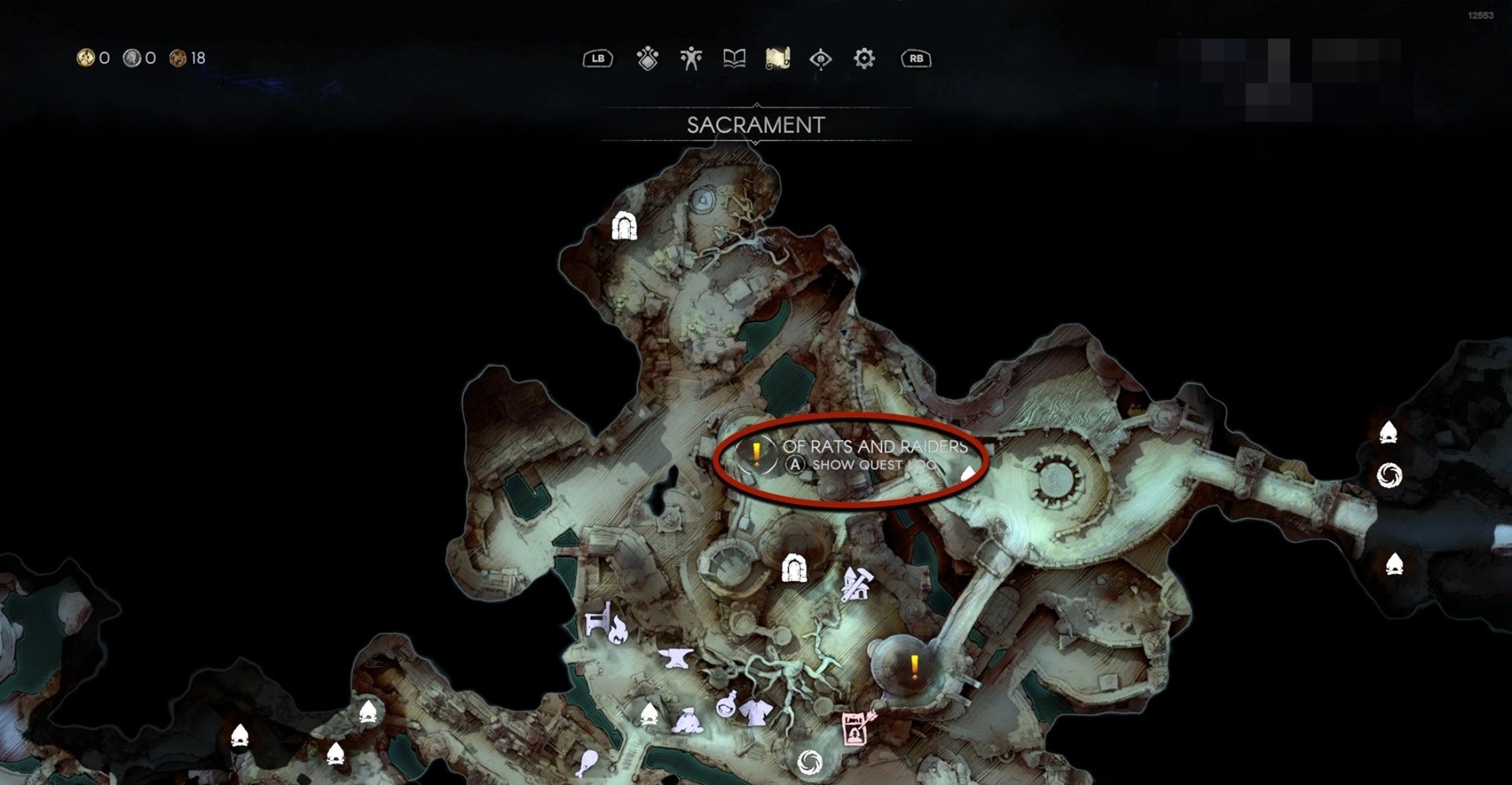Click the coin sack merchant marker

point(687,720)
